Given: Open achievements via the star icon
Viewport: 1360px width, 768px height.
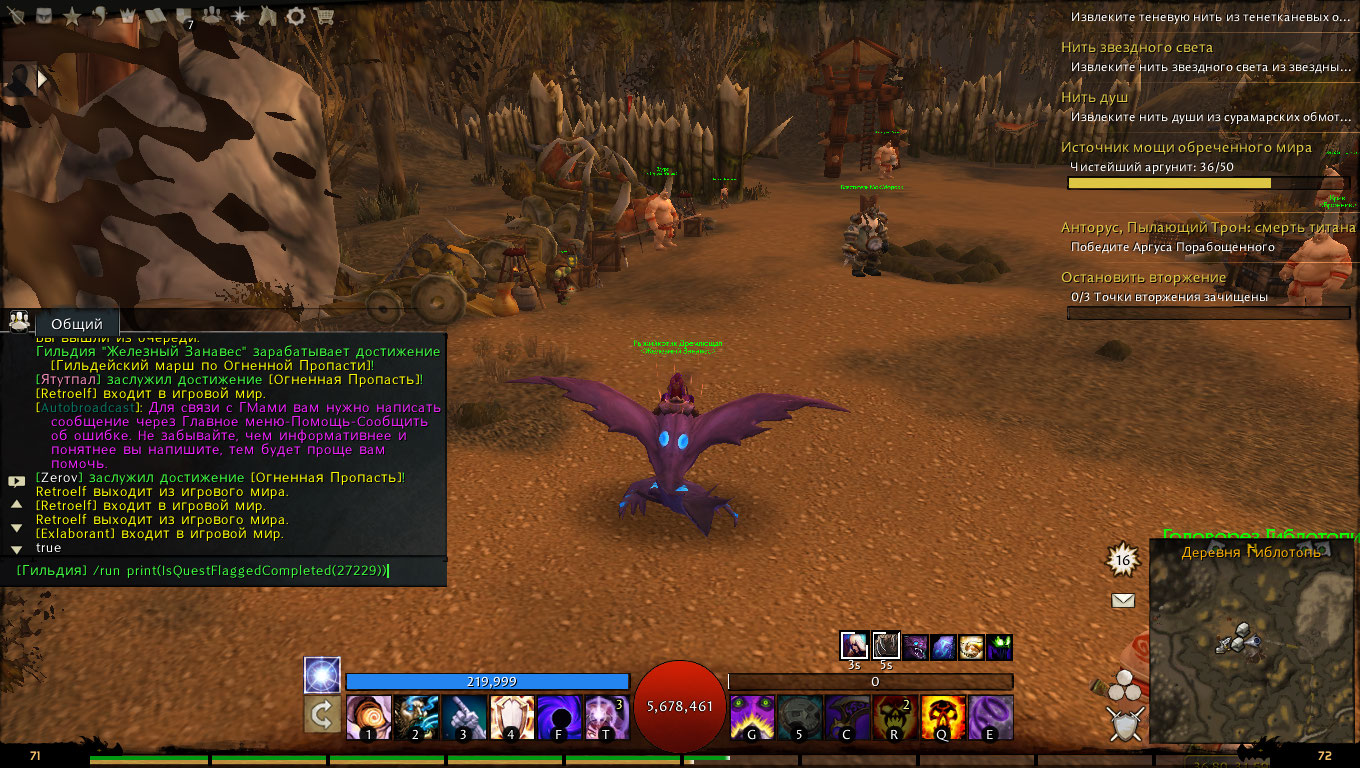Looking at the screenshot, I should click(x=72, y=16).
